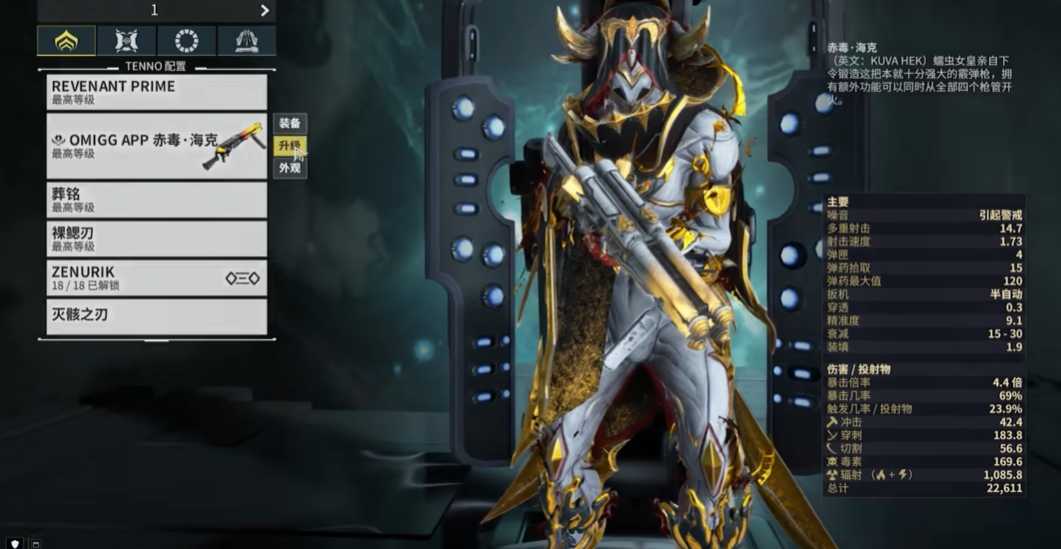Click the 装备 equip button
This screenshot has height=549, width=1061.
[290, 123]
